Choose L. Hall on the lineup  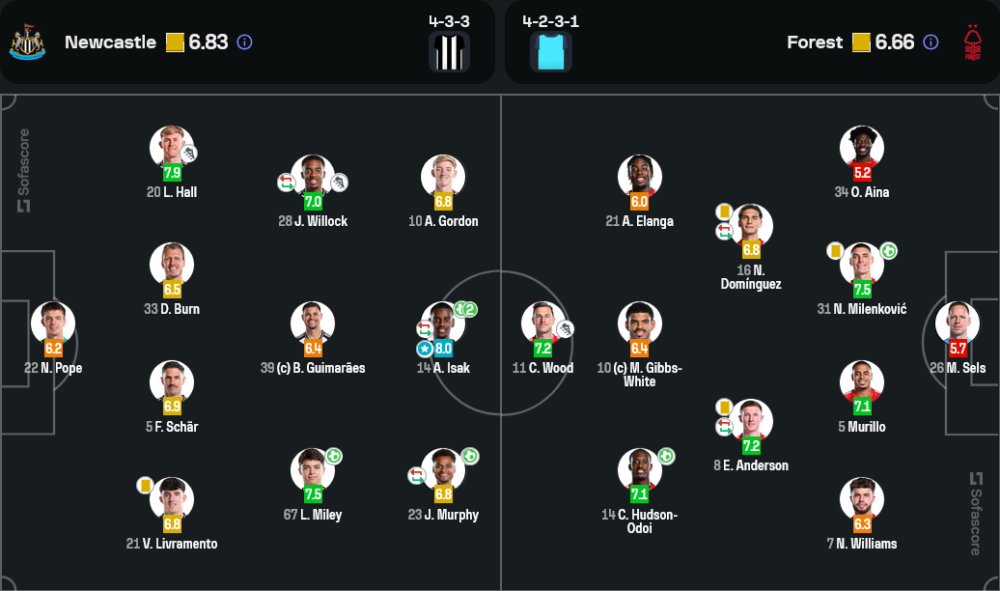(x=172, y=147)
